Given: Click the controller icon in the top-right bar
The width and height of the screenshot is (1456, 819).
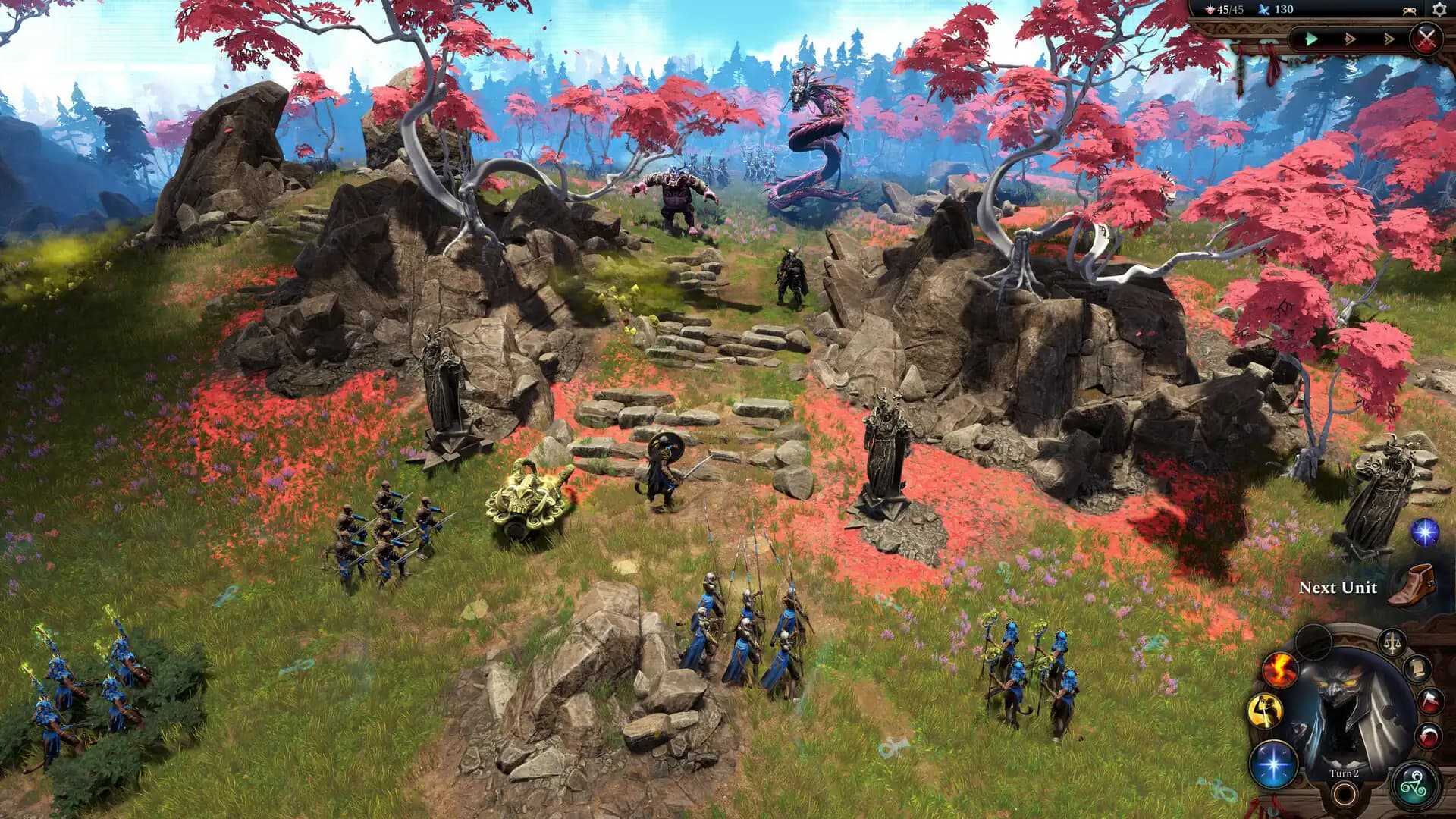Looking at the screenshot, I should point(1409,11).
